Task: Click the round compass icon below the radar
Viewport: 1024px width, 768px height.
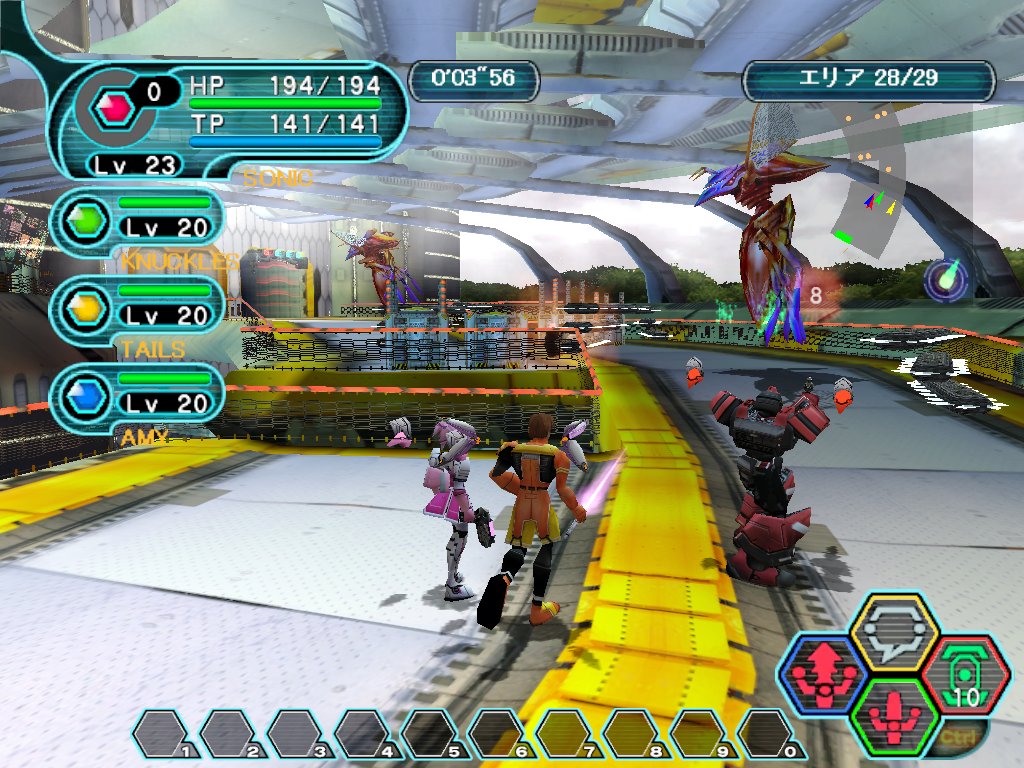Action: coord(943,279)
